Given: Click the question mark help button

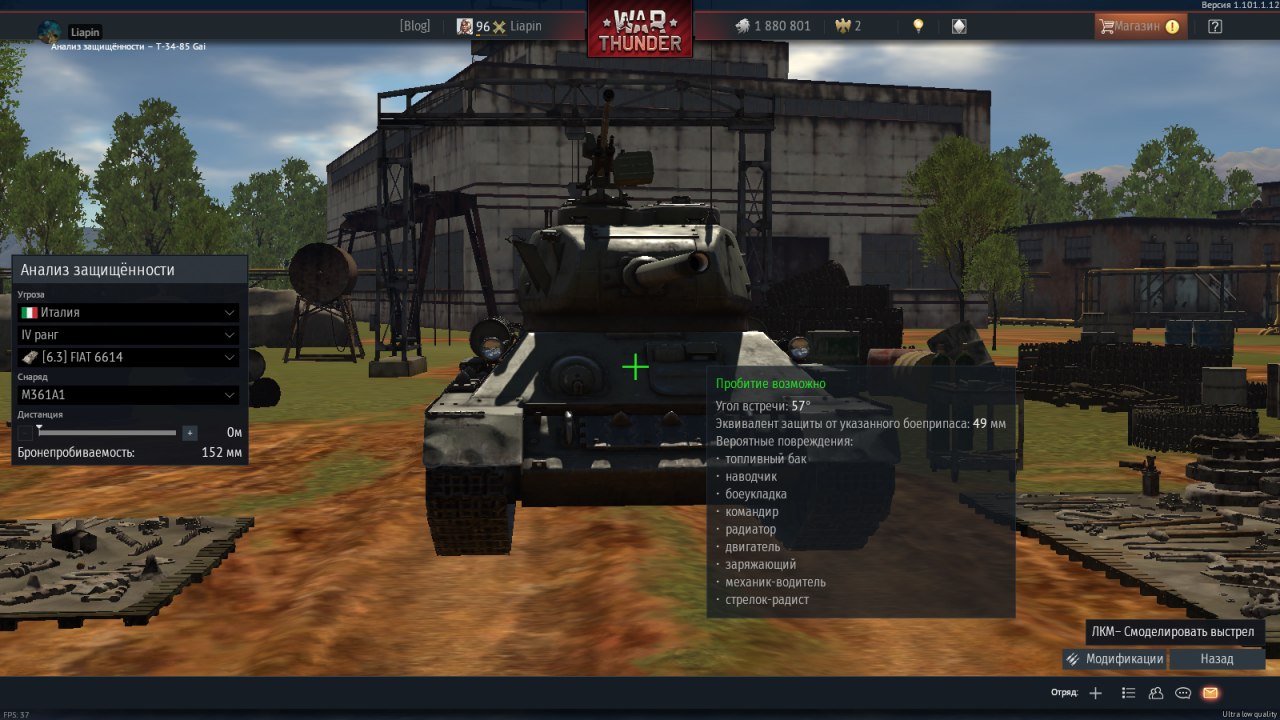Looking at the screenshot, I should (x=1215, y=26).
